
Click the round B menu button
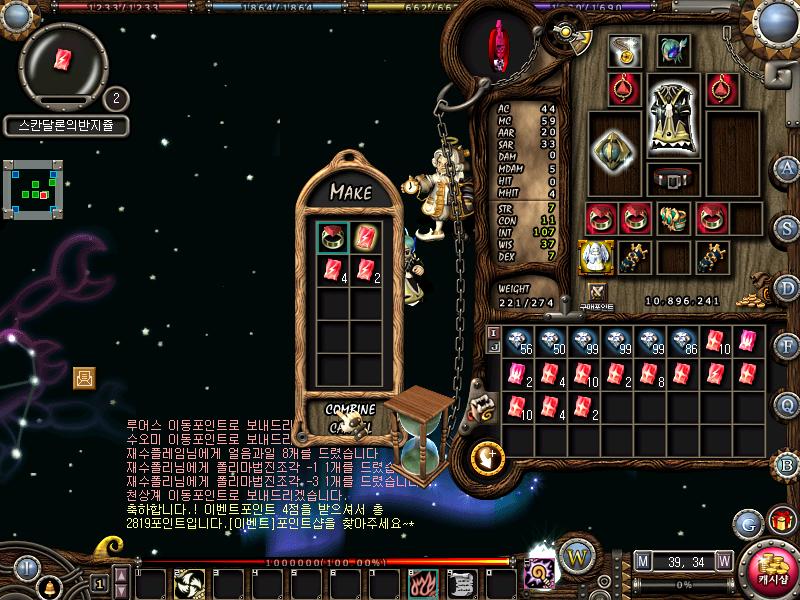[788, 464]
